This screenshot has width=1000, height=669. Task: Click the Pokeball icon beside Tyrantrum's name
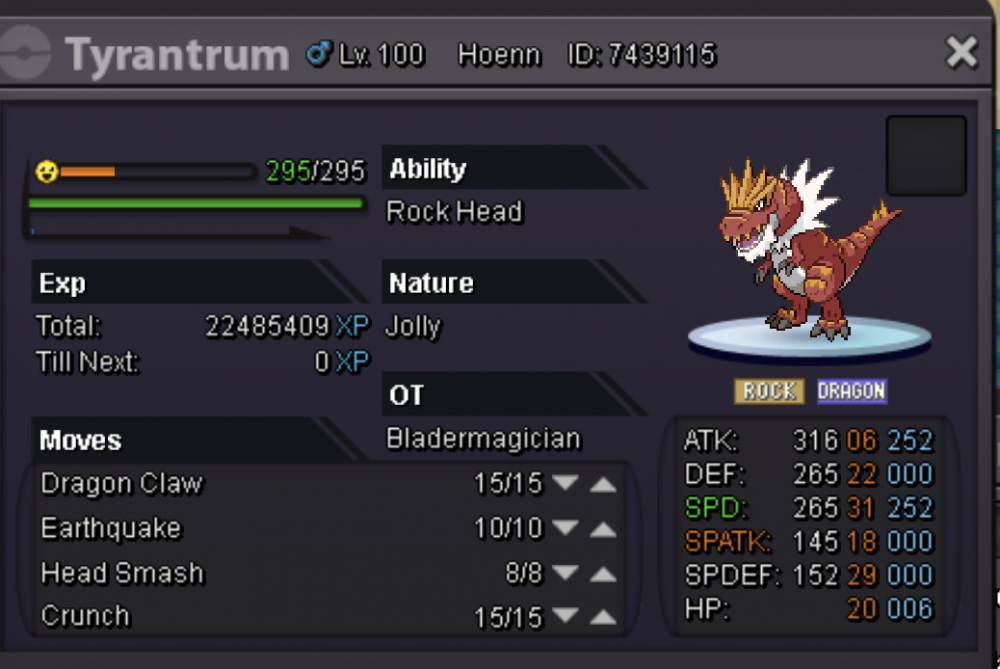point(27,53)
